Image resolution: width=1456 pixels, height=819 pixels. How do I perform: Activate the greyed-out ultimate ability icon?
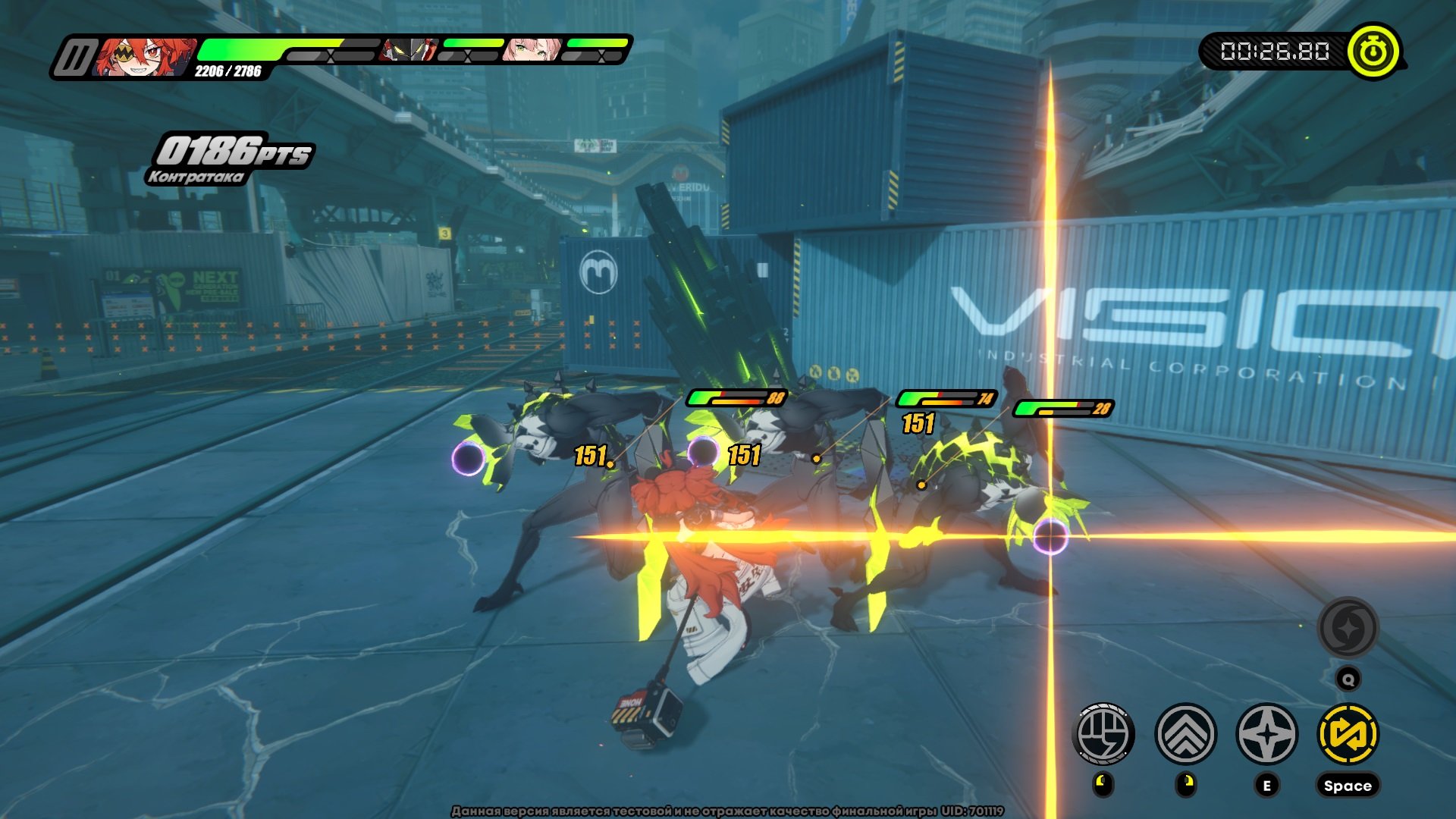[1348, 628]
